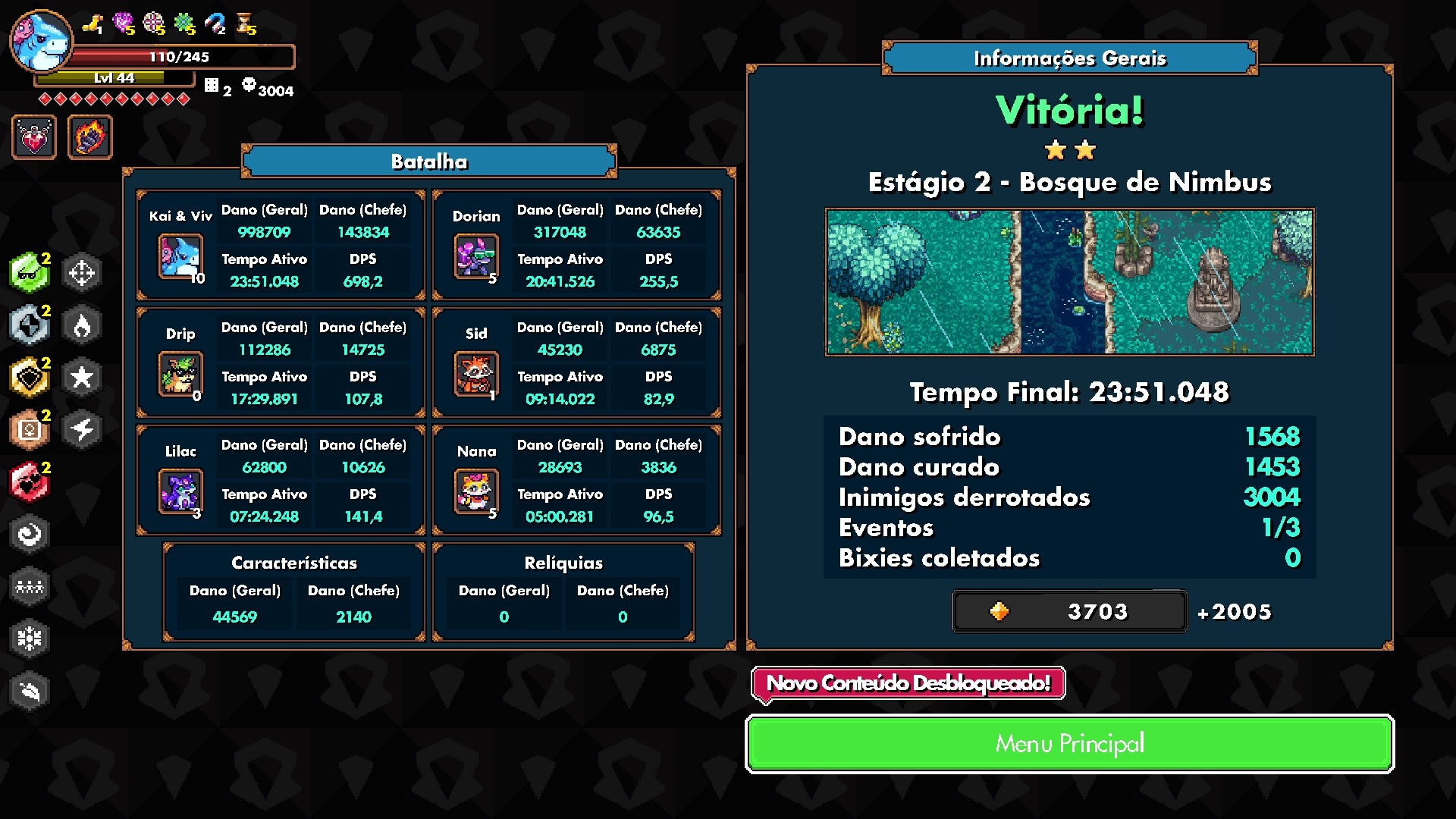Click Dorian's portrait in battle stats

[475, 256]
